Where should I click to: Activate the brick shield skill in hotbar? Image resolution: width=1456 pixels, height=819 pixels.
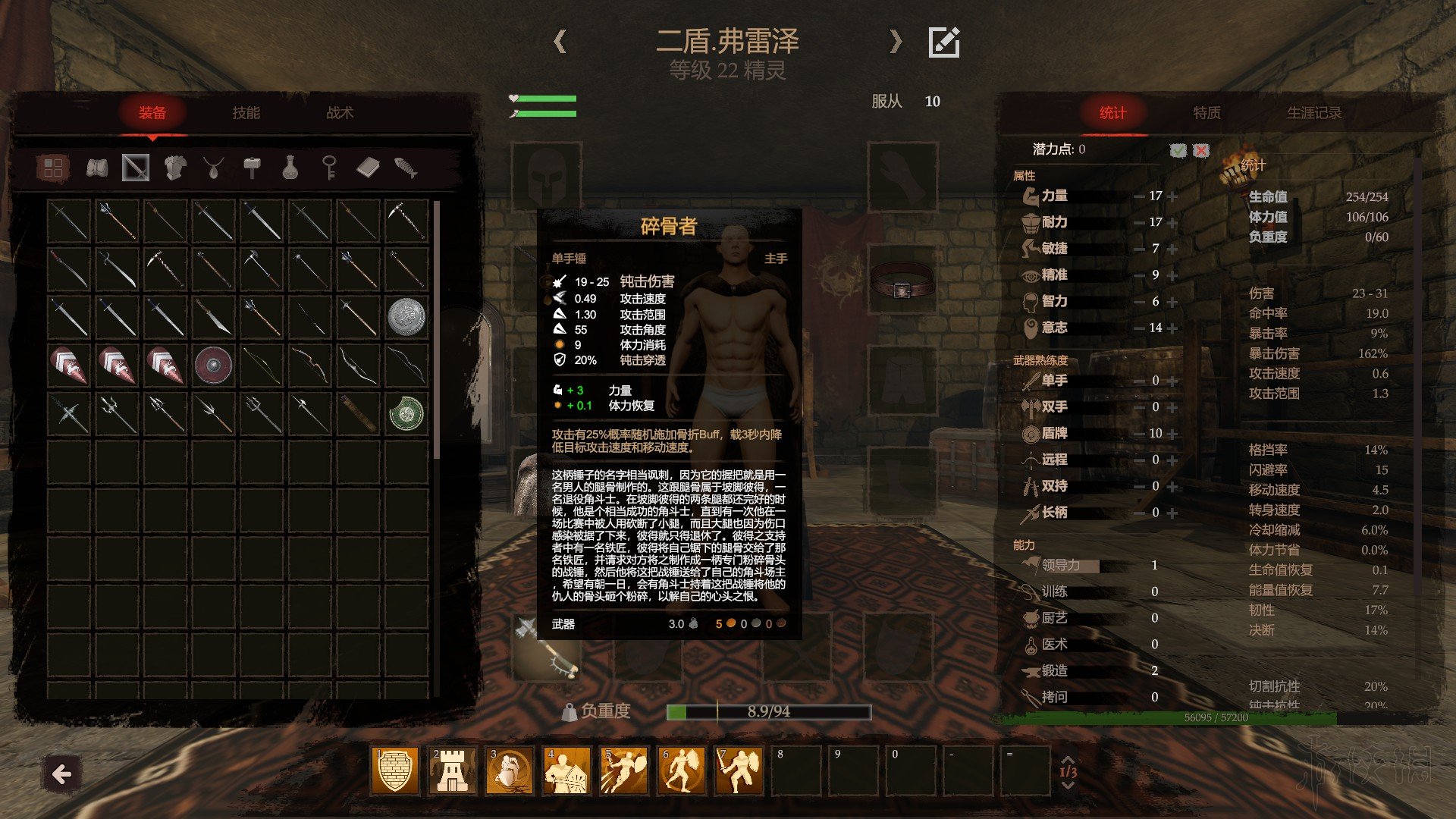point(394,770)
